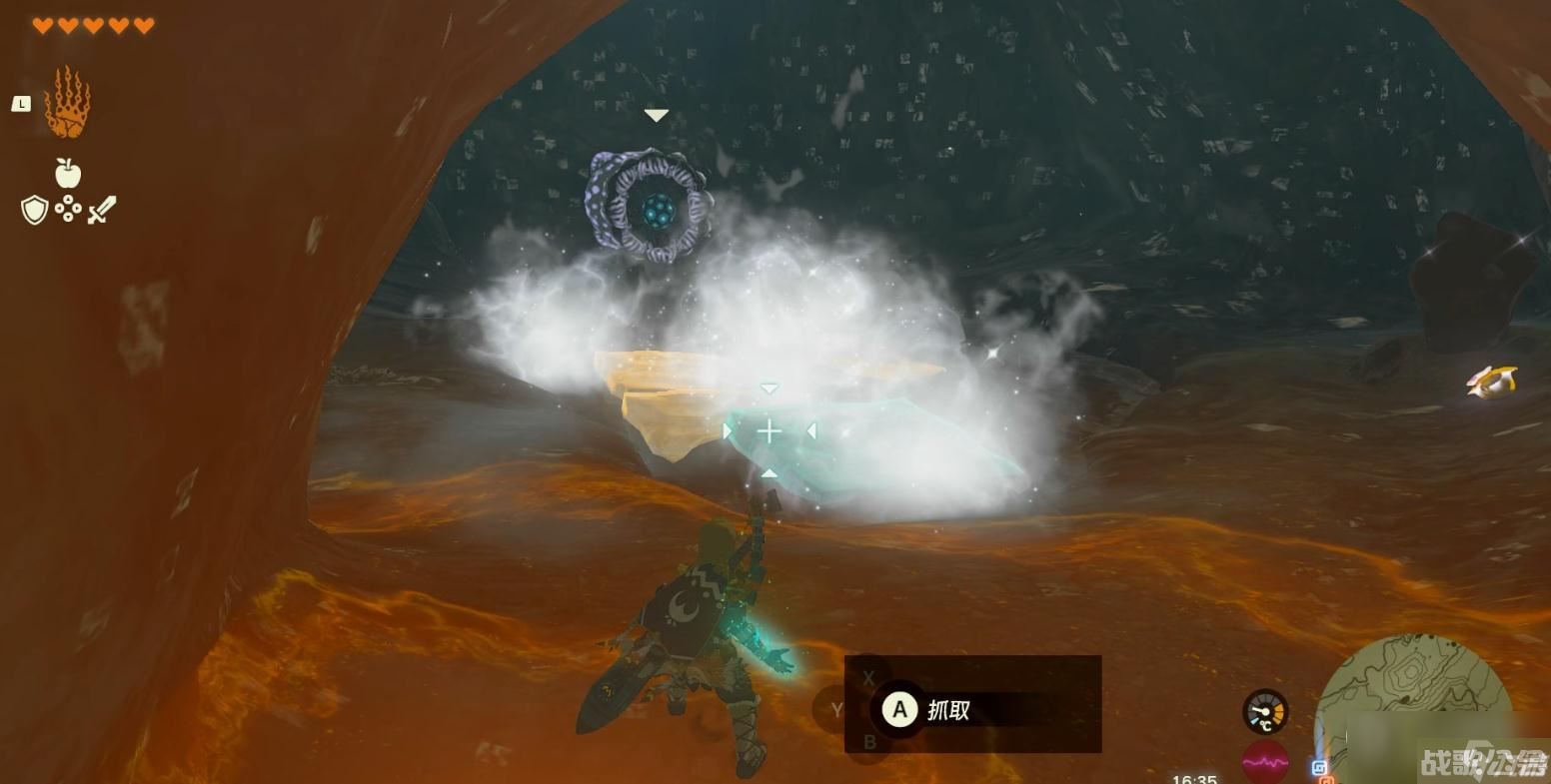Image resolution: width=1551 pixels, height=784 pixels.
Task: Open the sword weapon quick-select icon
Action: click(101, 210)
